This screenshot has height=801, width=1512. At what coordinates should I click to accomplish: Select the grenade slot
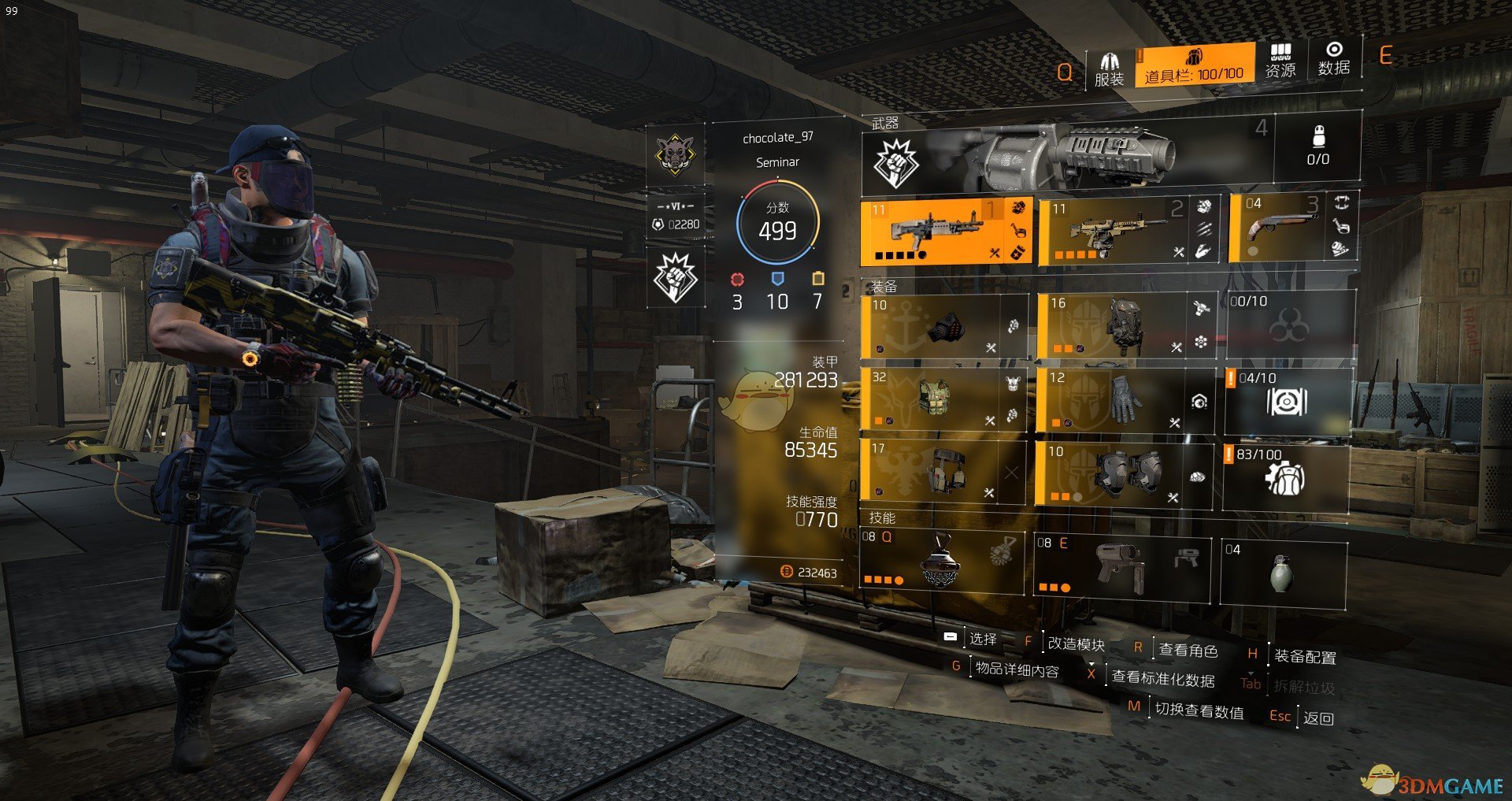coord(1283,573)
